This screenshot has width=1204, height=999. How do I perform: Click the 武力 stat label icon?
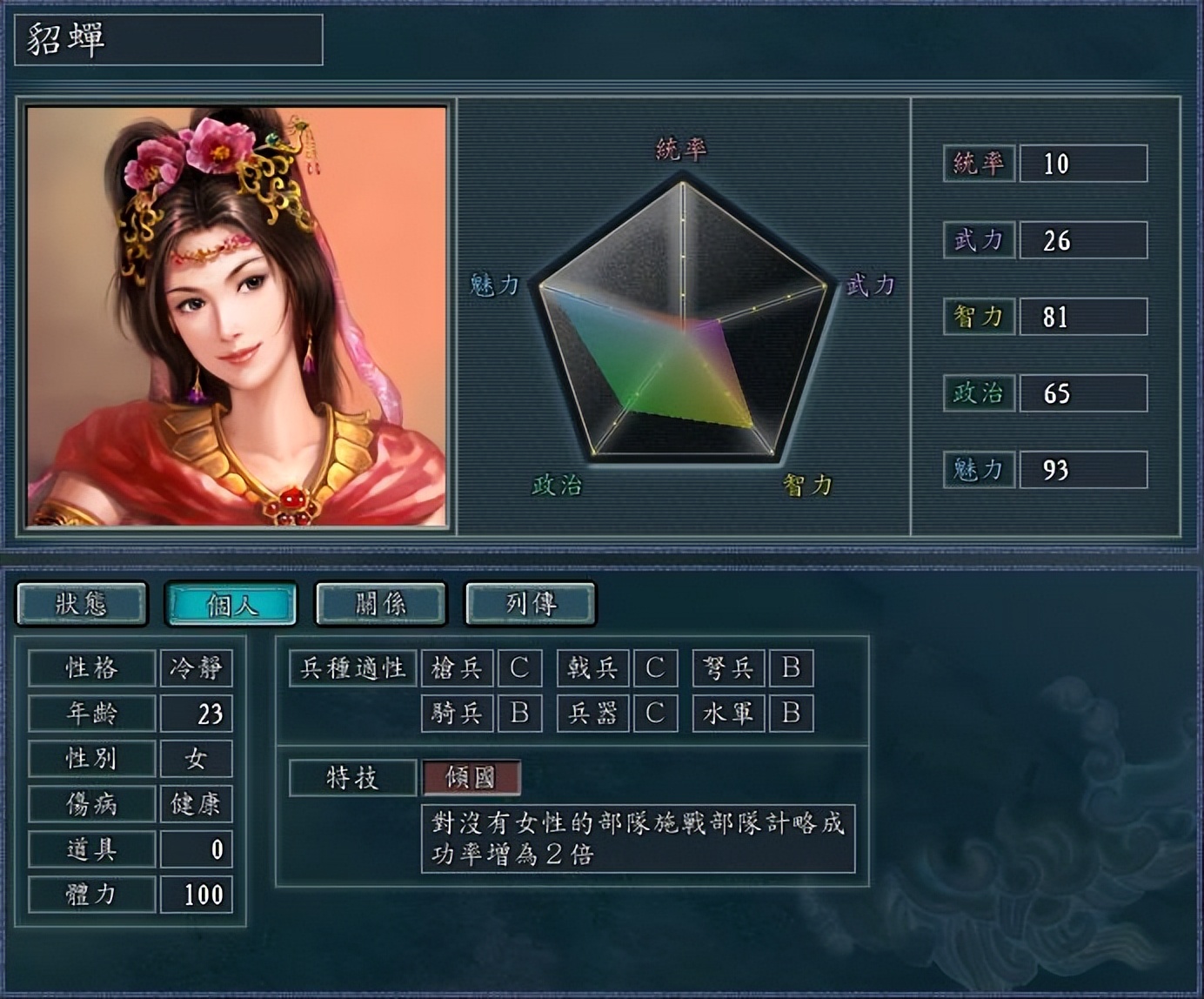[978, 238]
